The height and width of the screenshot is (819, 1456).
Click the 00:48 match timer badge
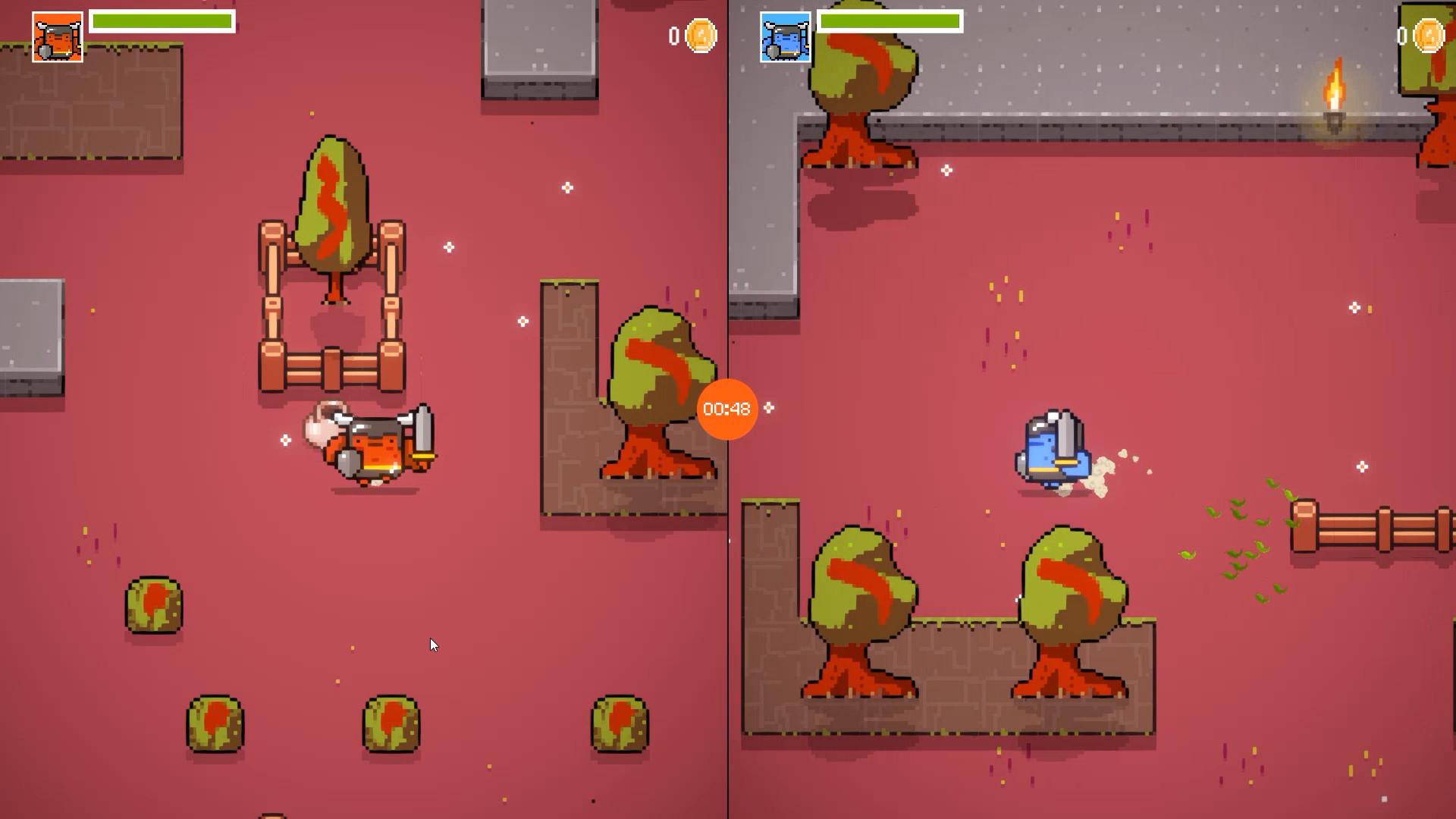point(726,408)
